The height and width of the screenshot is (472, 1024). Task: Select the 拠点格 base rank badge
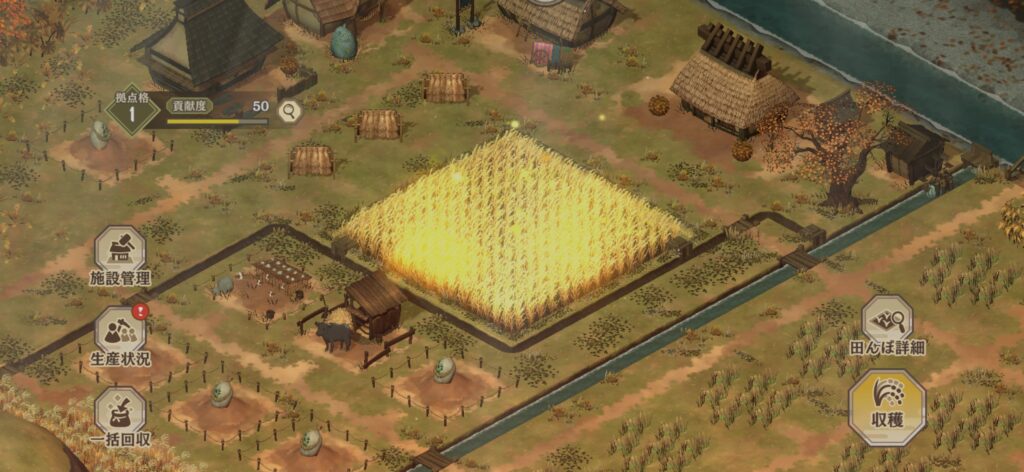[x=133, y=109]
